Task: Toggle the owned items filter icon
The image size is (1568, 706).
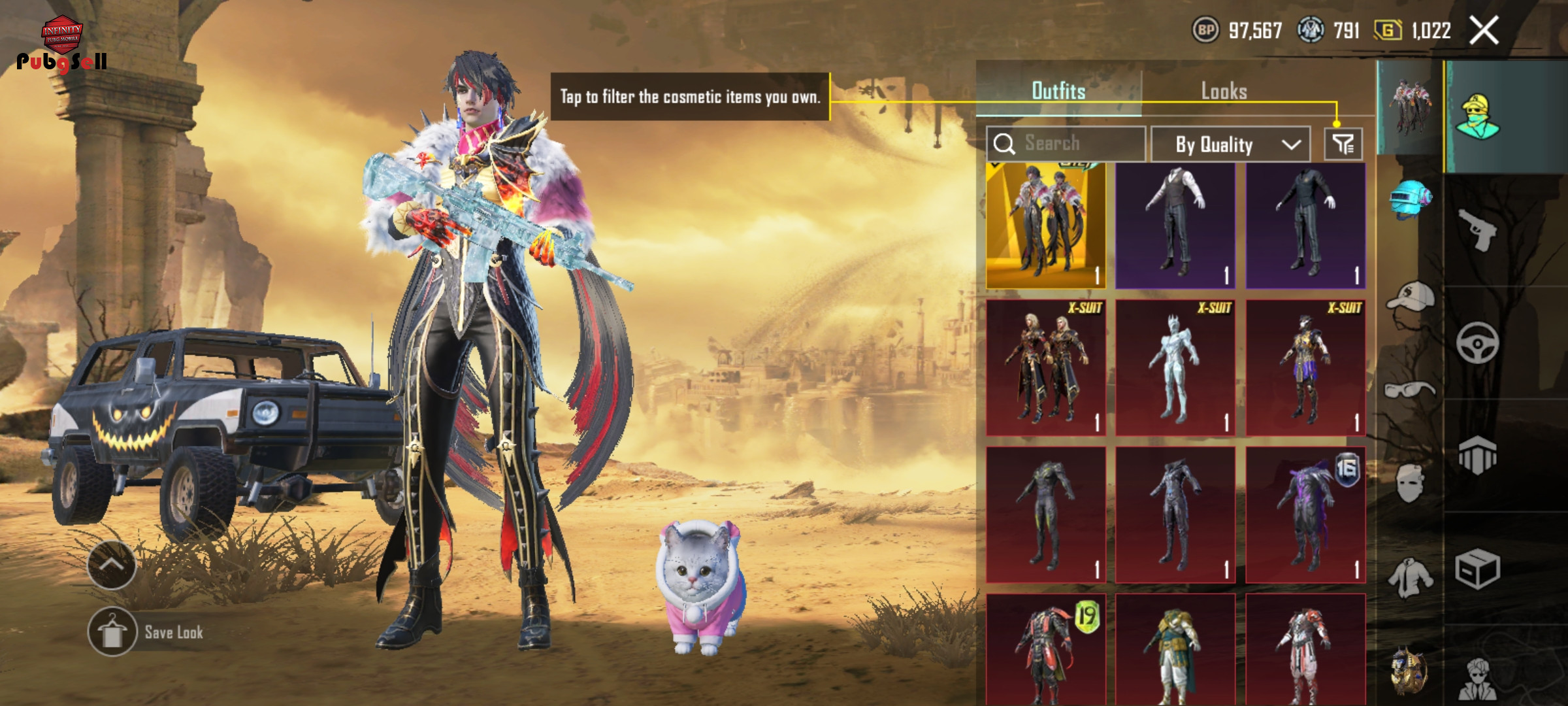Action: (x=1343, y=144)
